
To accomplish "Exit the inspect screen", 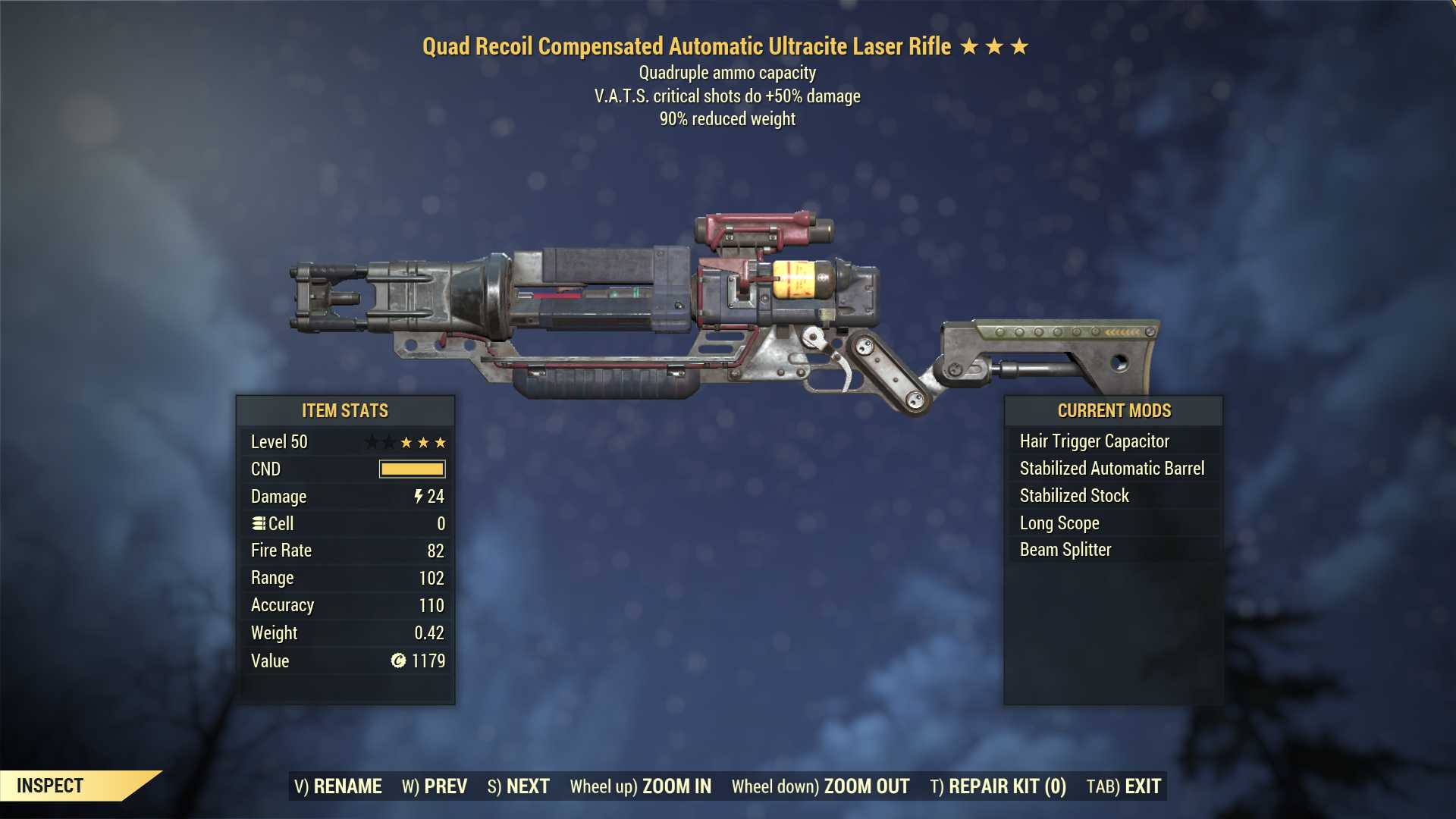I will (1124, 786).
